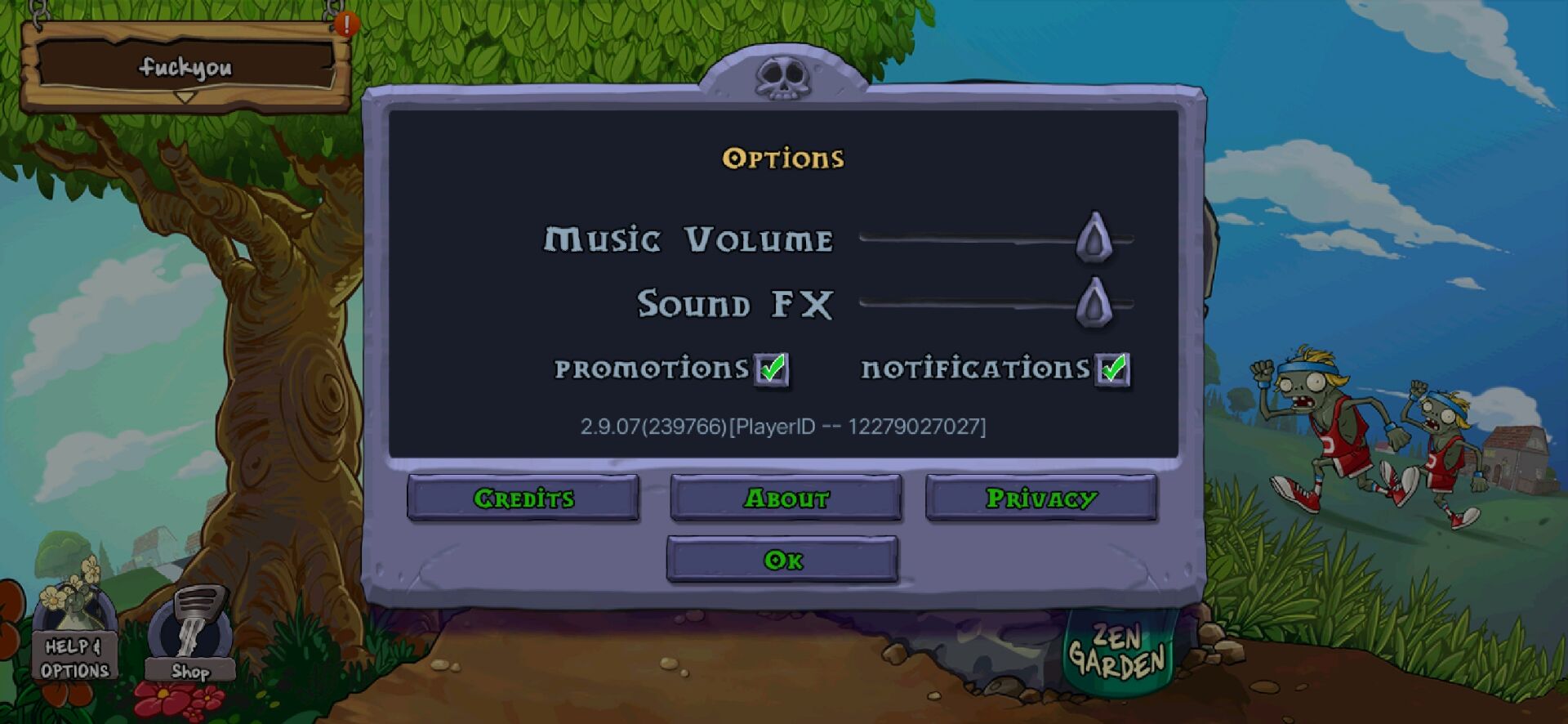Image resolution: width=1568 pixels, height=724 pixels.
Task: Click the Music Volume slider handle
Action: coord(1094,238)
